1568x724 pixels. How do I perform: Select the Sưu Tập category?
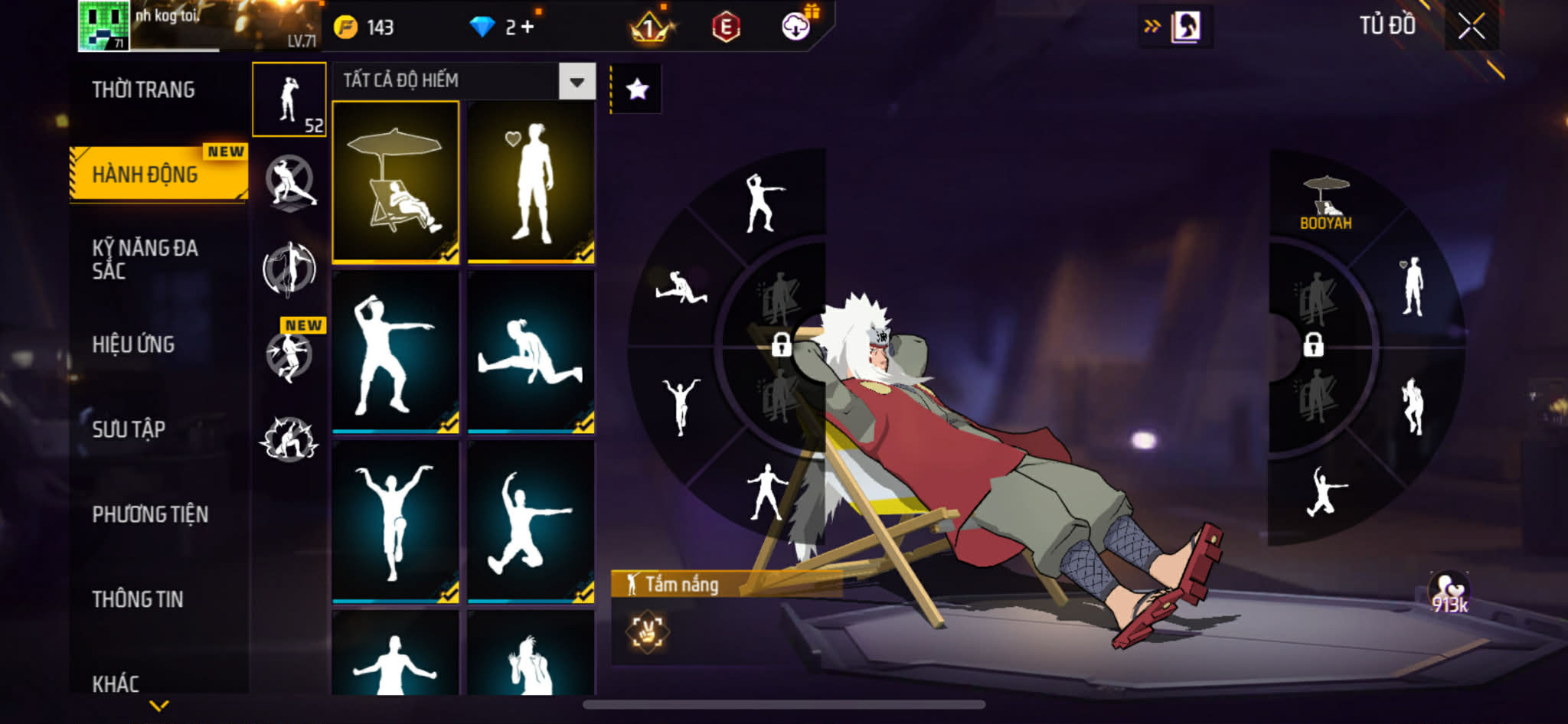pos(129,429)
